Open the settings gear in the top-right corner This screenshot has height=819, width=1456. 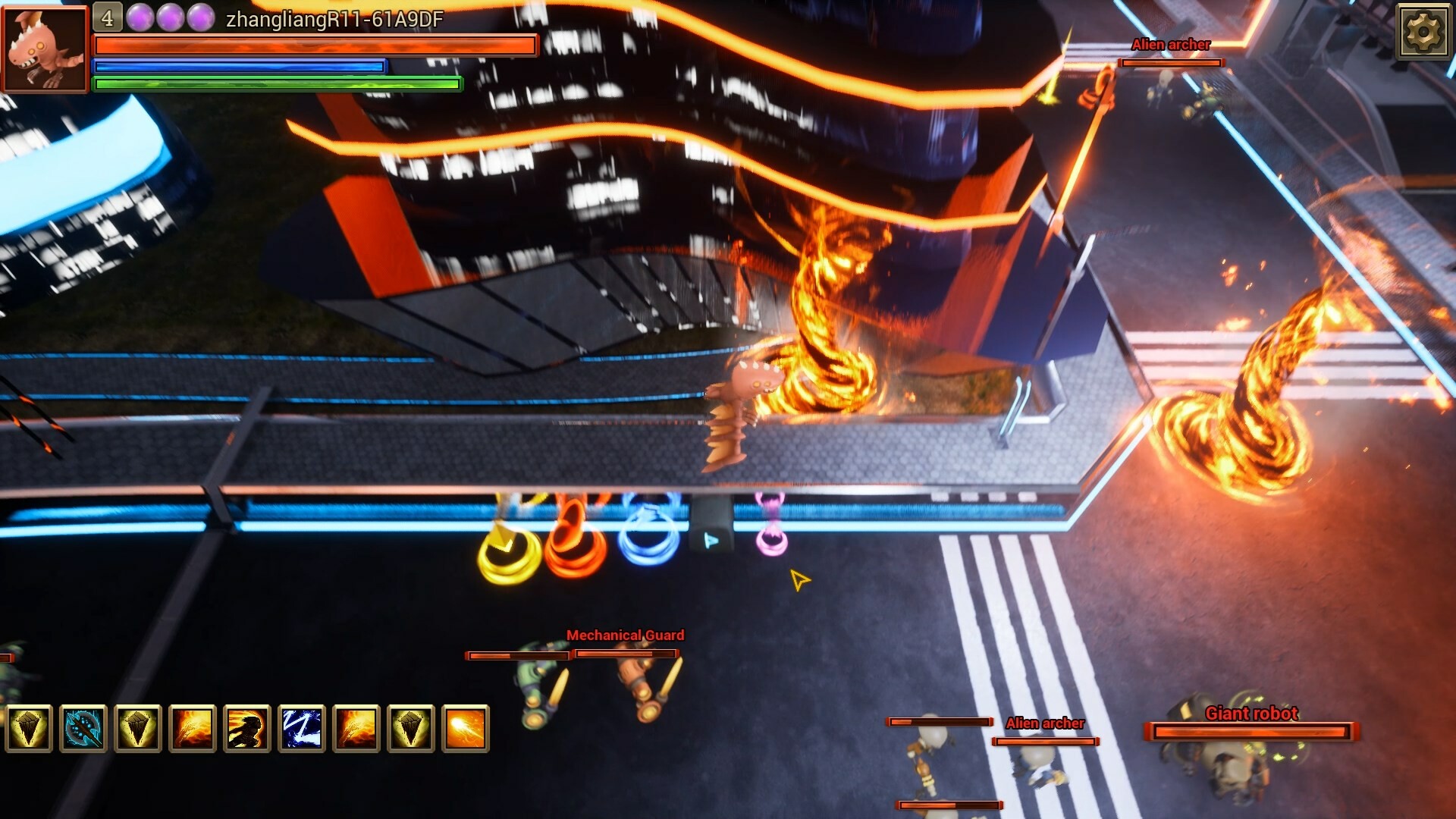pyautogui.click(x=1424, y=32)
